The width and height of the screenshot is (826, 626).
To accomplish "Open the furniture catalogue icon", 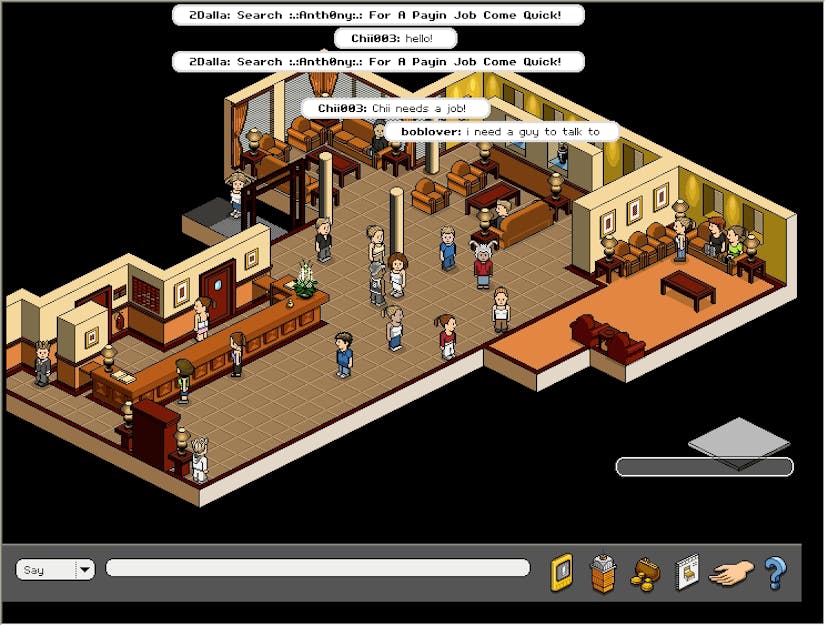I will point(688,573).
